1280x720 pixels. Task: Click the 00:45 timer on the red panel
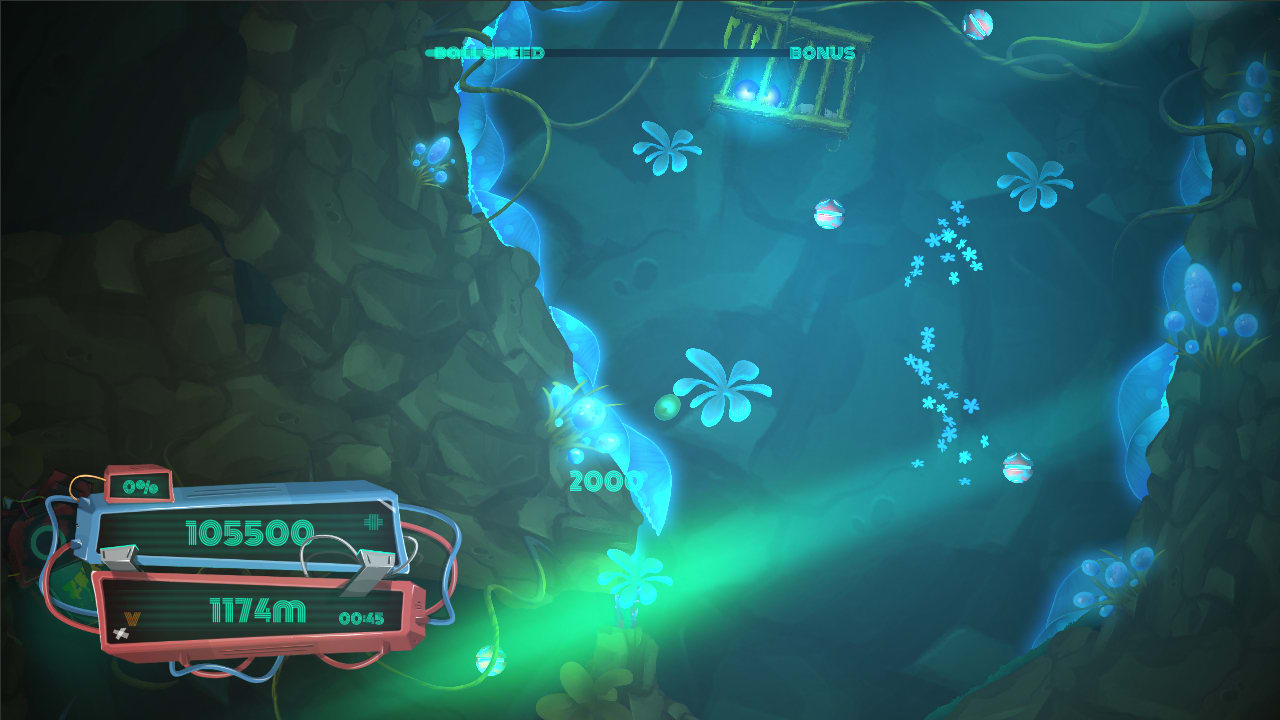coord(362,619)
